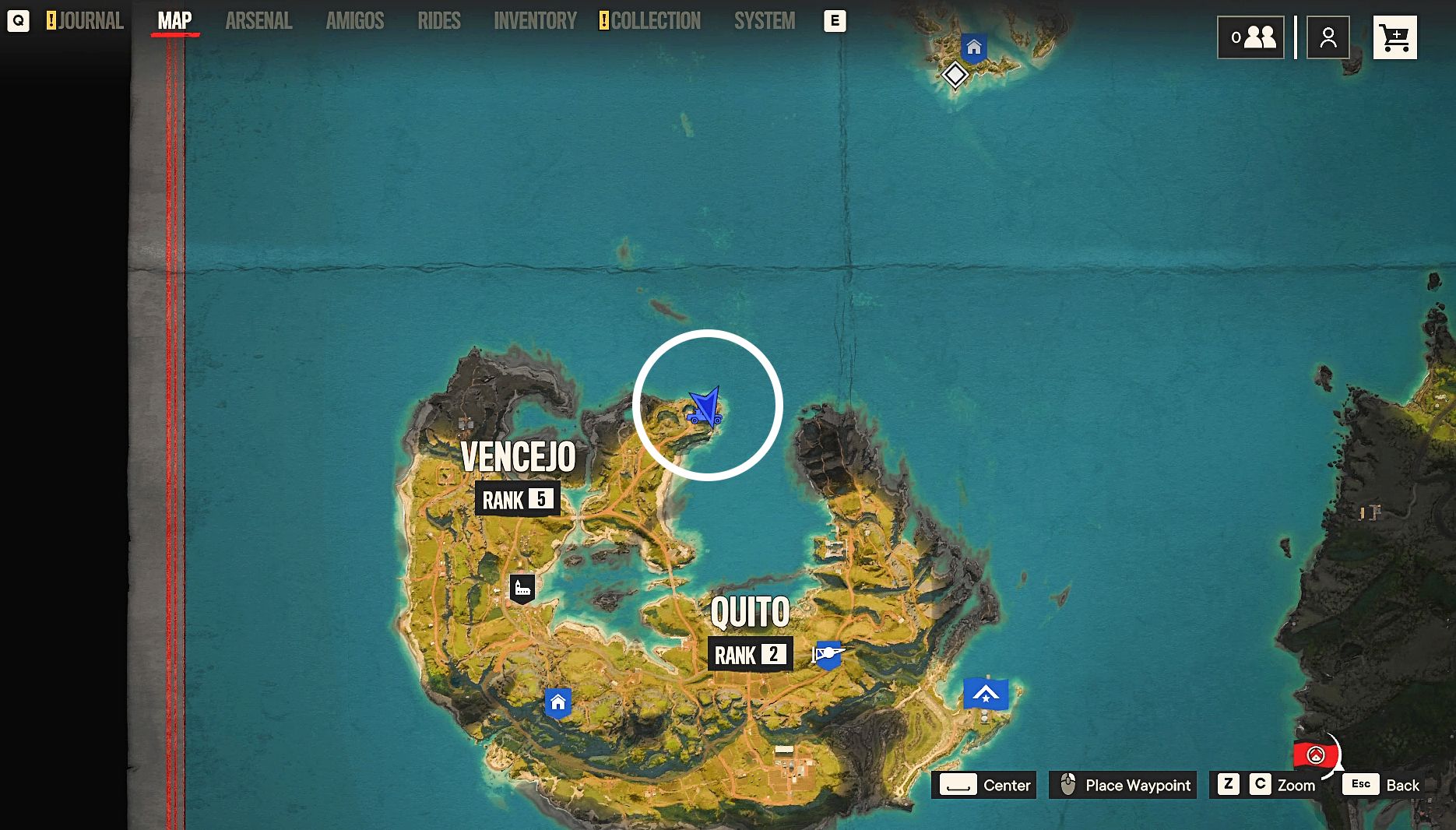Select the diamond objective marker on the northern island
This screenshot has height=830, width=1456.
tap(955, 76)
